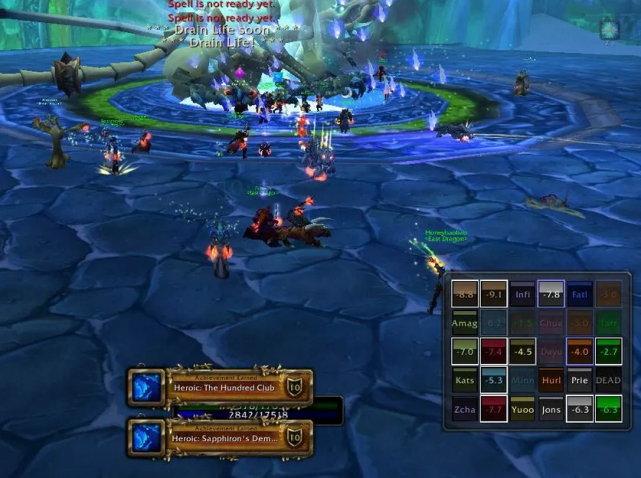Choose the light blue raid frame showing -5.3
This screenshot has width=641, height=478.
(493, 380)
